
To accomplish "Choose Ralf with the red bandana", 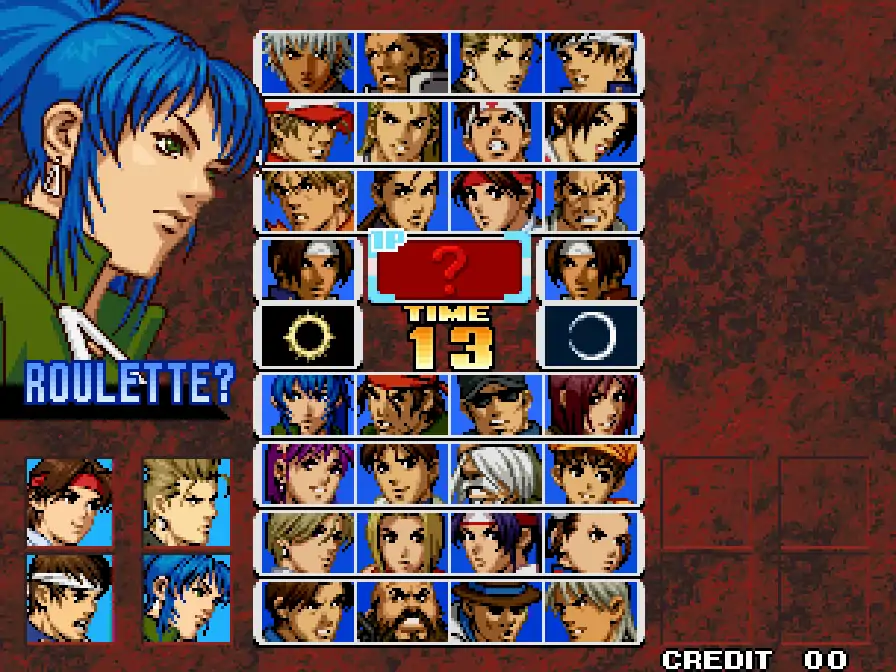I will (x=402, y=405).
